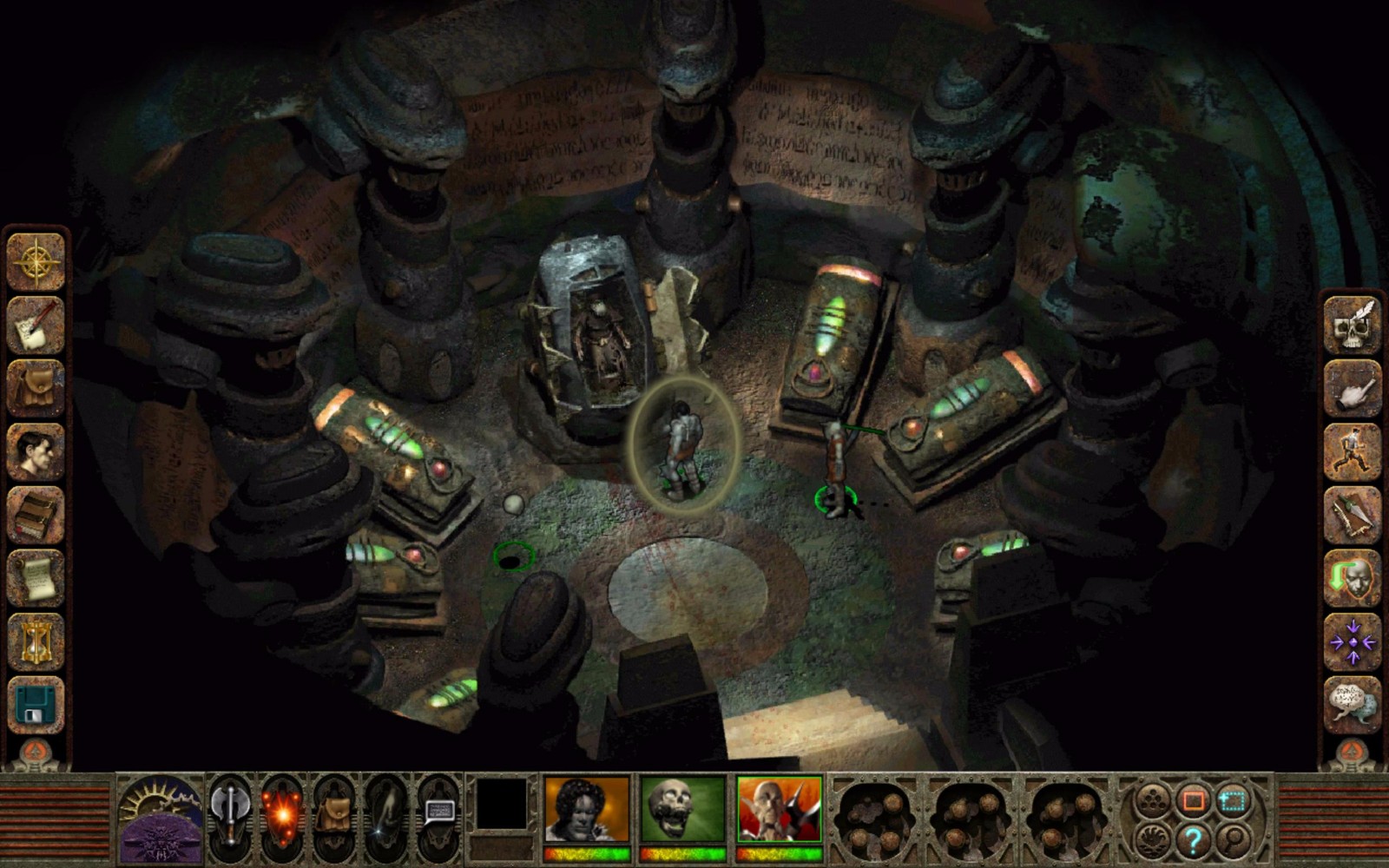
Task: Click the dagger and book button
Action: click(1352, 515)
